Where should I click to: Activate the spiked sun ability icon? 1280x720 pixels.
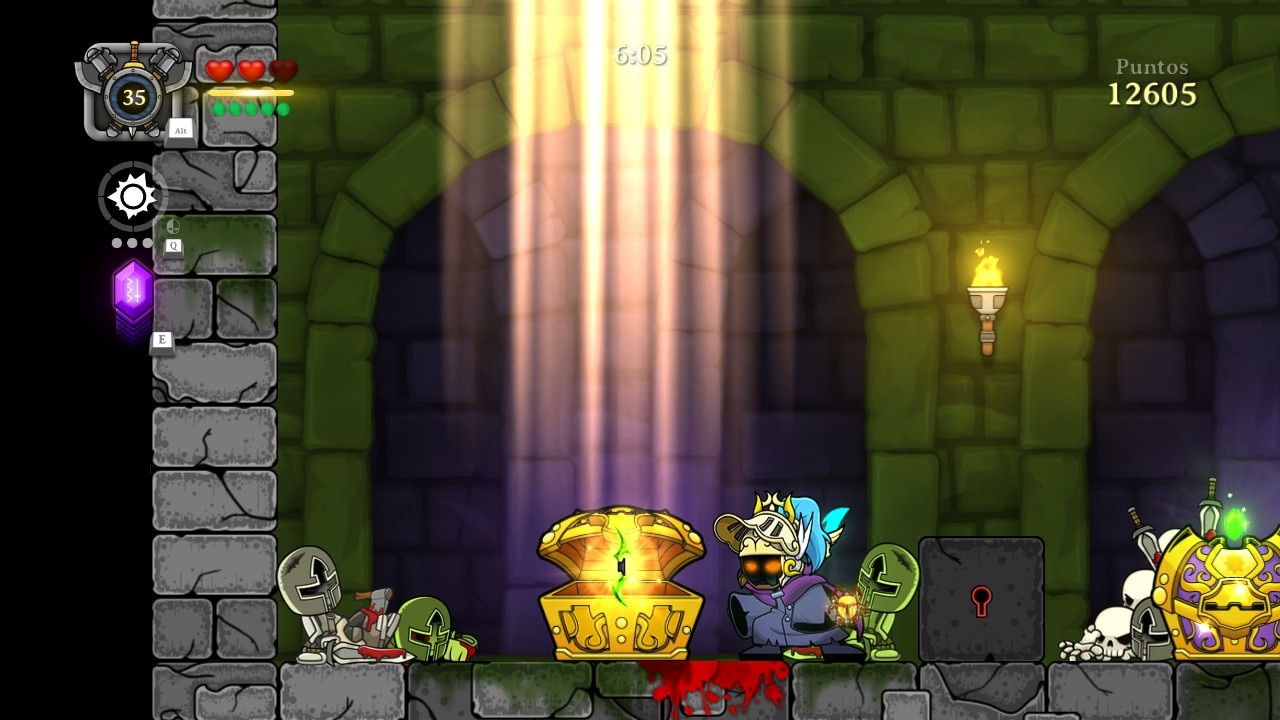coord(133,196)
